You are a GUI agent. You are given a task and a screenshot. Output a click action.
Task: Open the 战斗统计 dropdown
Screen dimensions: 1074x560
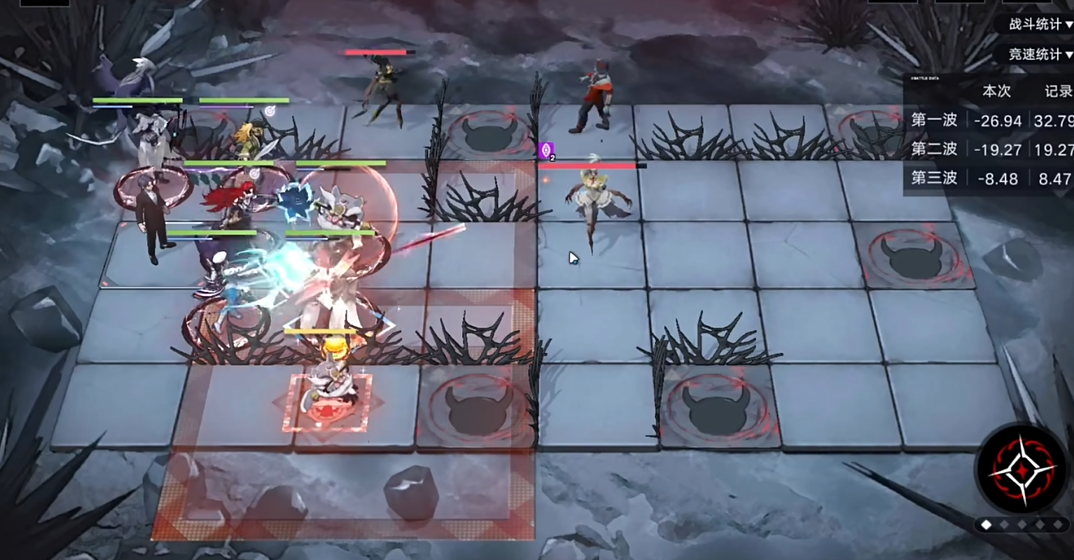pyautogui.click(x=1040, y=24)
